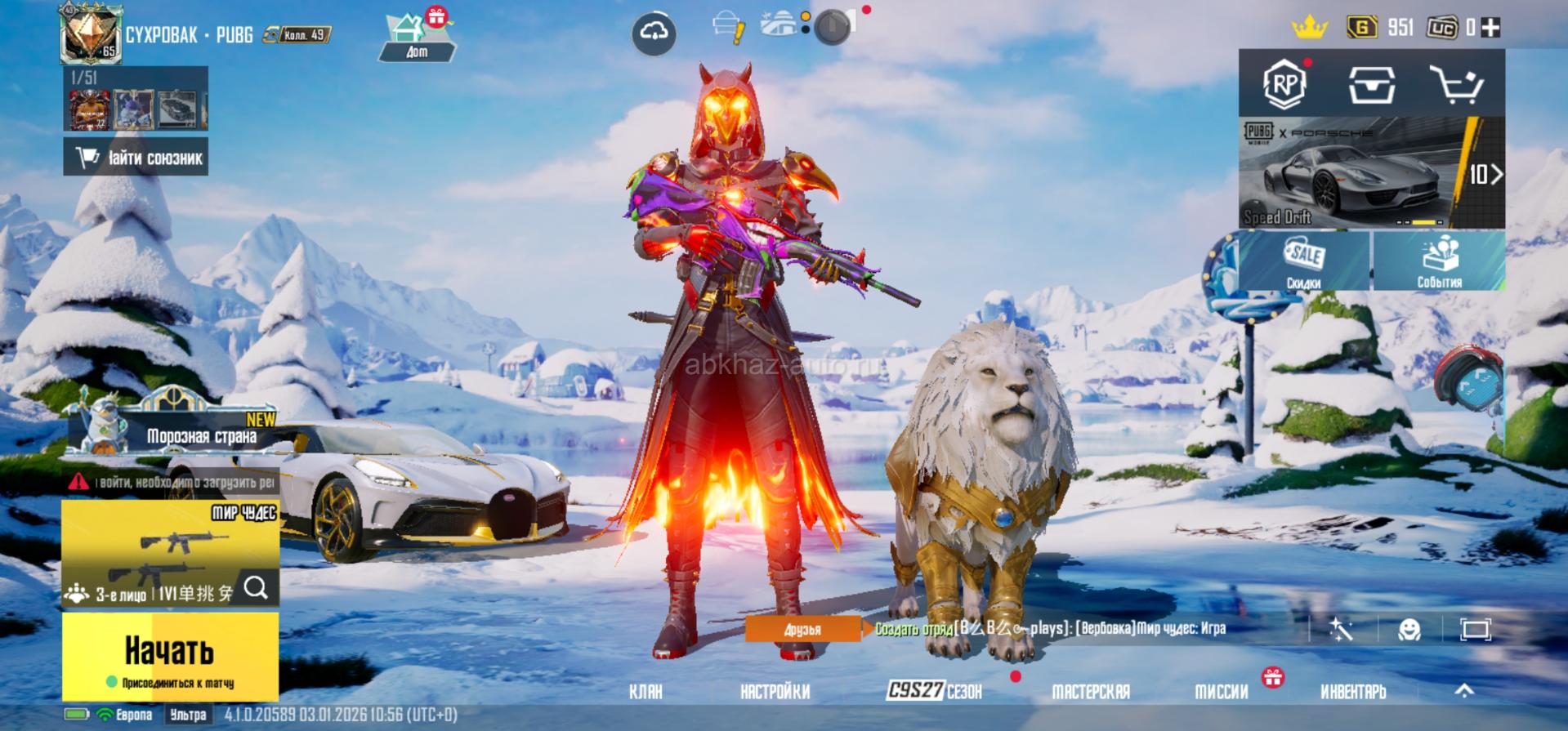Open the crate box icon
1568x731 pixels.
(1370, 83)
